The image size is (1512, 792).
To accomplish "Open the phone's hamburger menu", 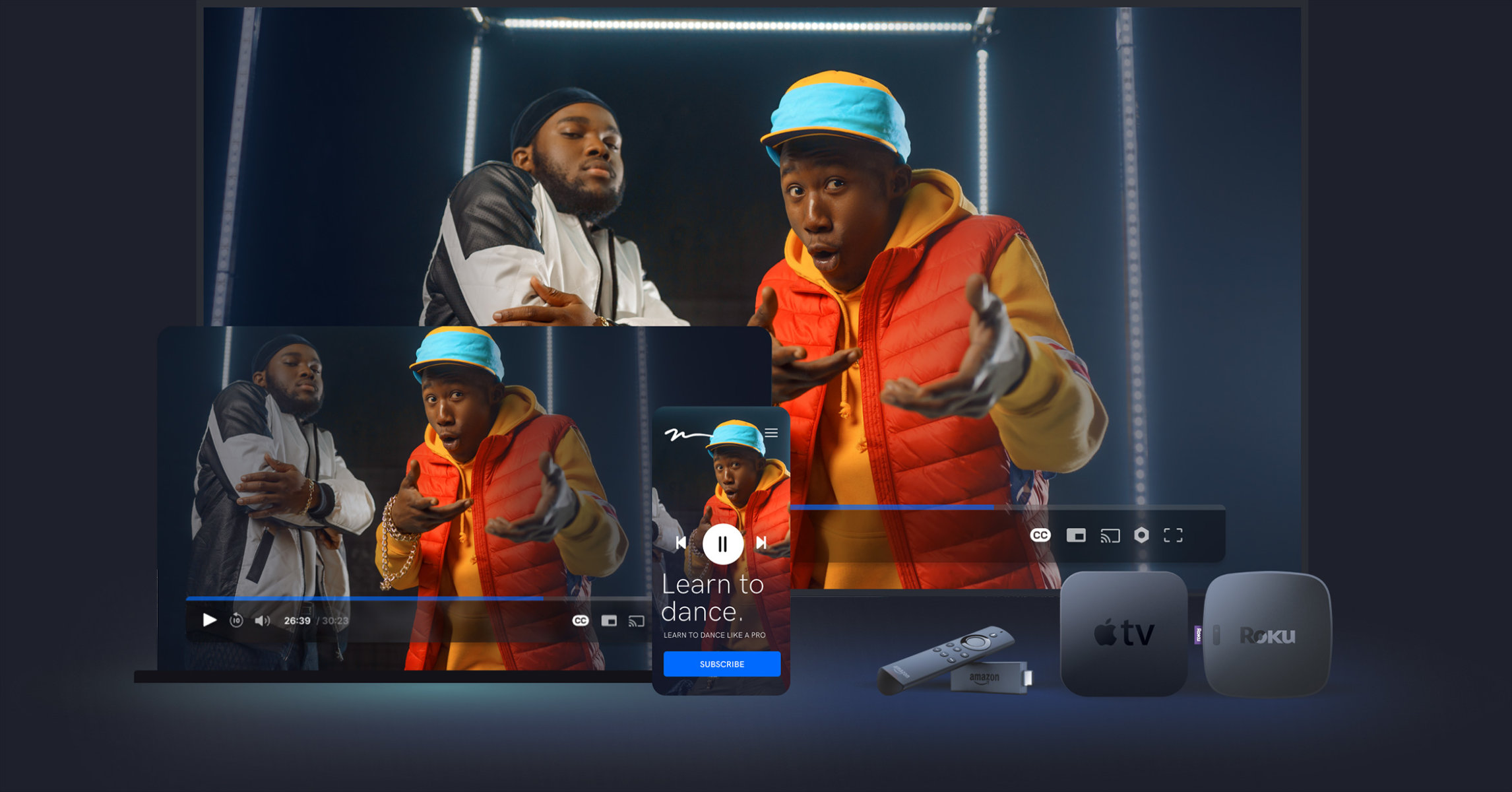I will tap(771, 433).
